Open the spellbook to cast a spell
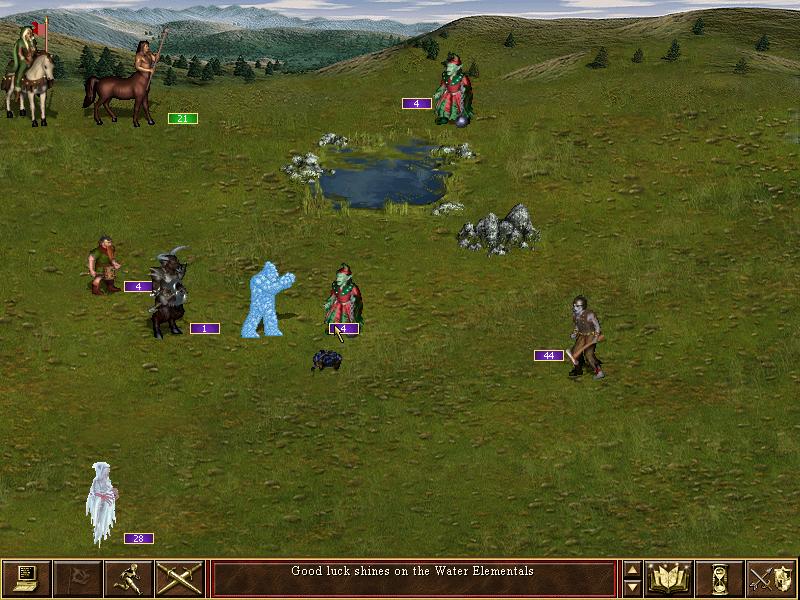 [x=668, y=578]
